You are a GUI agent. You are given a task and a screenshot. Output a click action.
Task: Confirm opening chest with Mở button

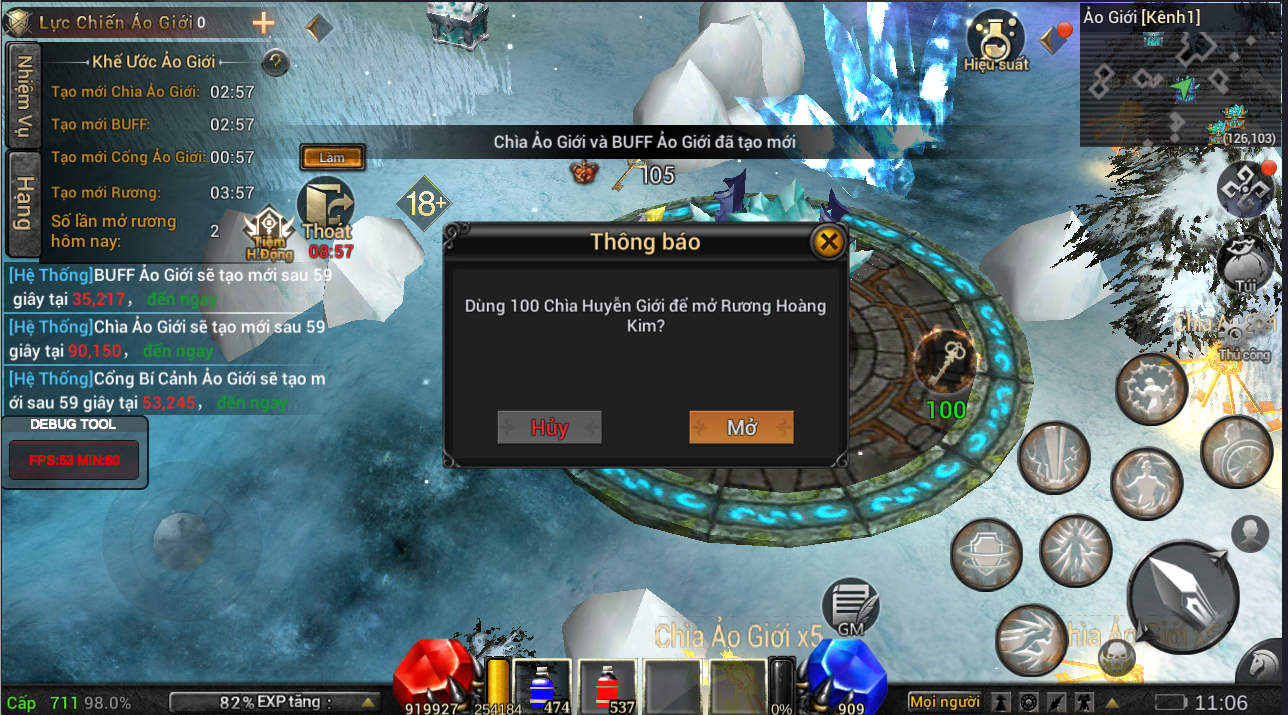[x=741, y=427]
